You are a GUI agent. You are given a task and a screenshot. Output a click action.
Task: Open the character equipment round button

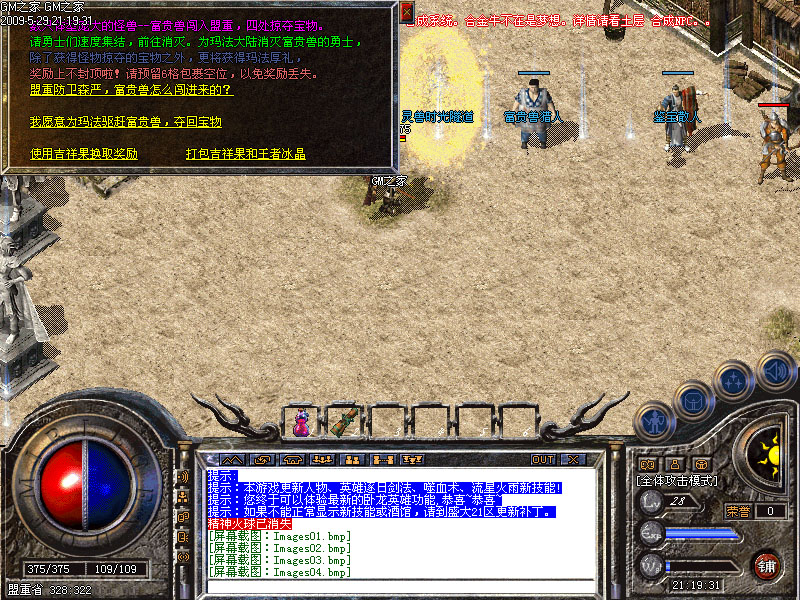(x=655, y=422)
